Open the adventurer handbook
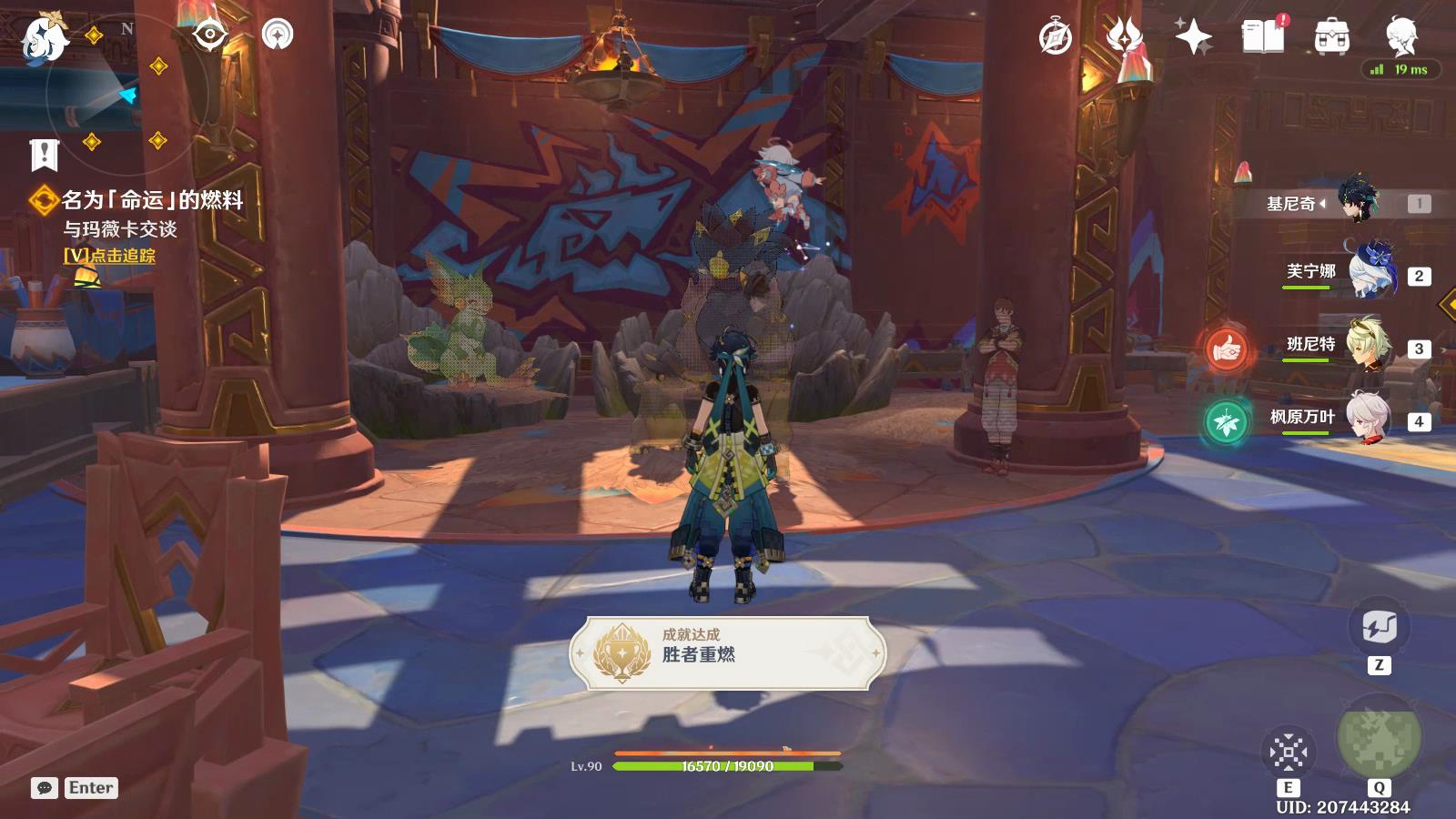This screenshot has width=1456, height=819. coord(1262,37)
